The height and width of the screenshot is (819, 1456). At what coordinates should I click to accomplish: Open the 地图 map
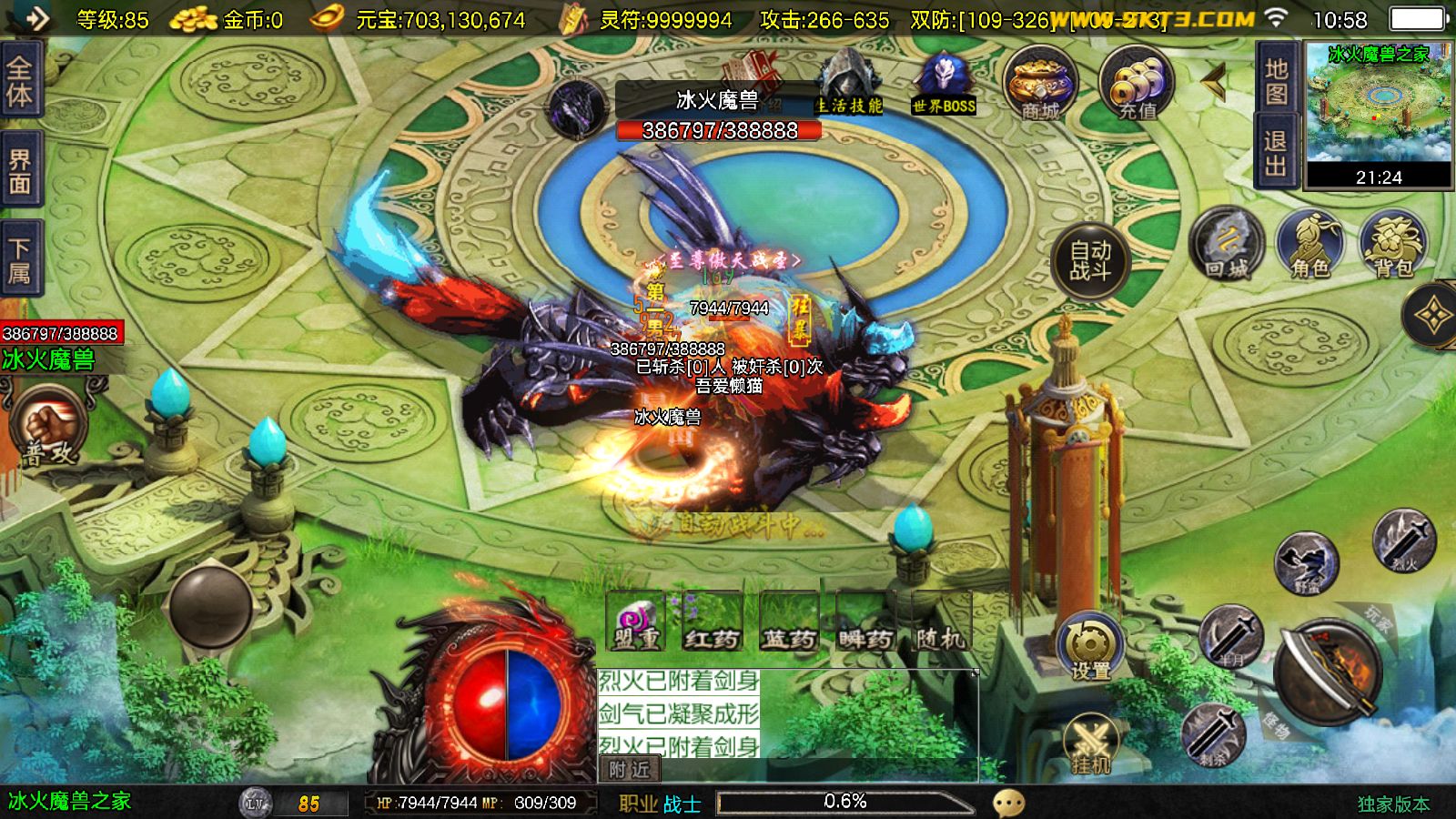(x=1276, y=81)
